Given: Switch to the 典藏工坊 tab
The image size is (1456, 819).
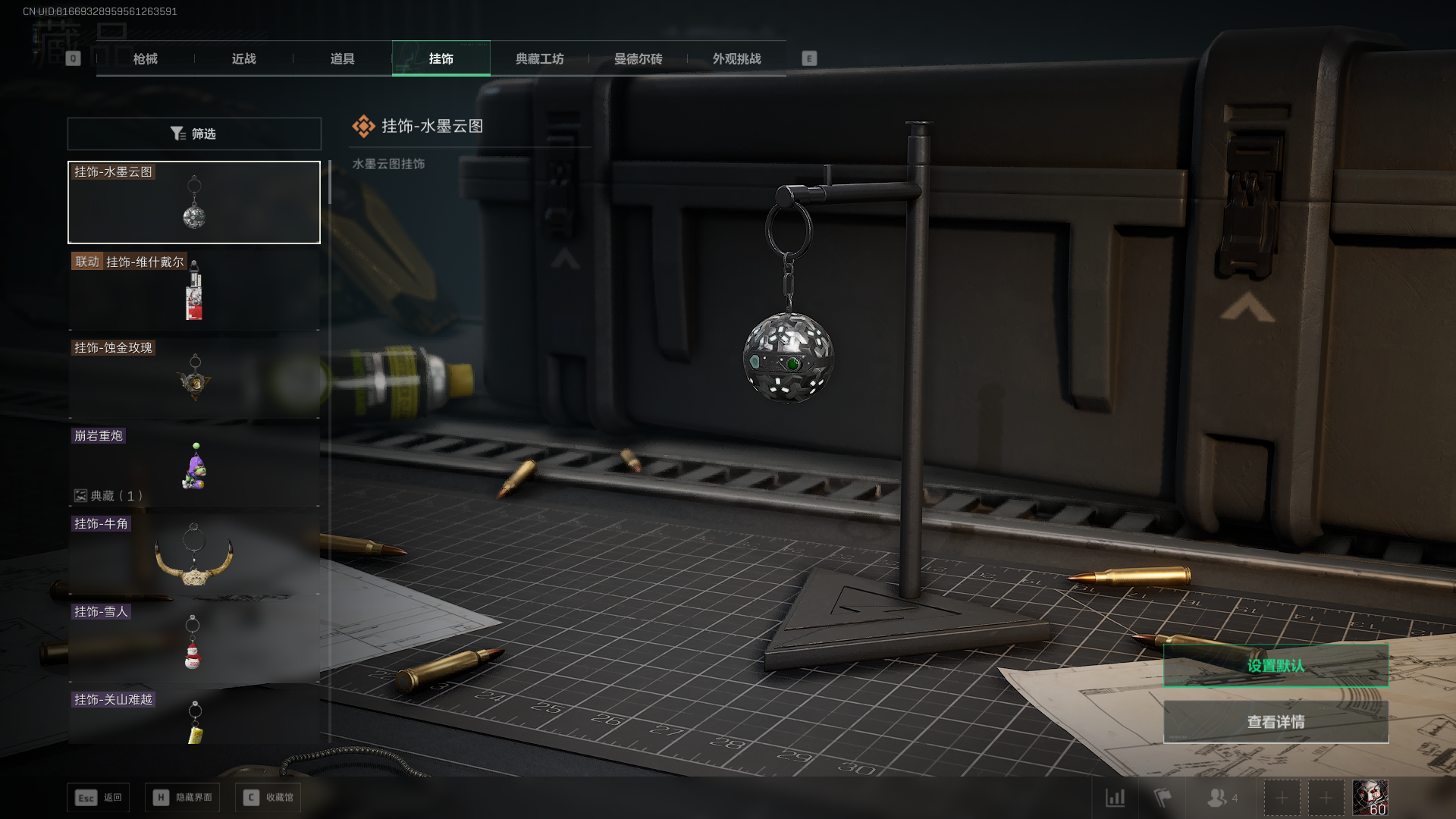Looking at the screenshot, I should (x=539, y=58).
